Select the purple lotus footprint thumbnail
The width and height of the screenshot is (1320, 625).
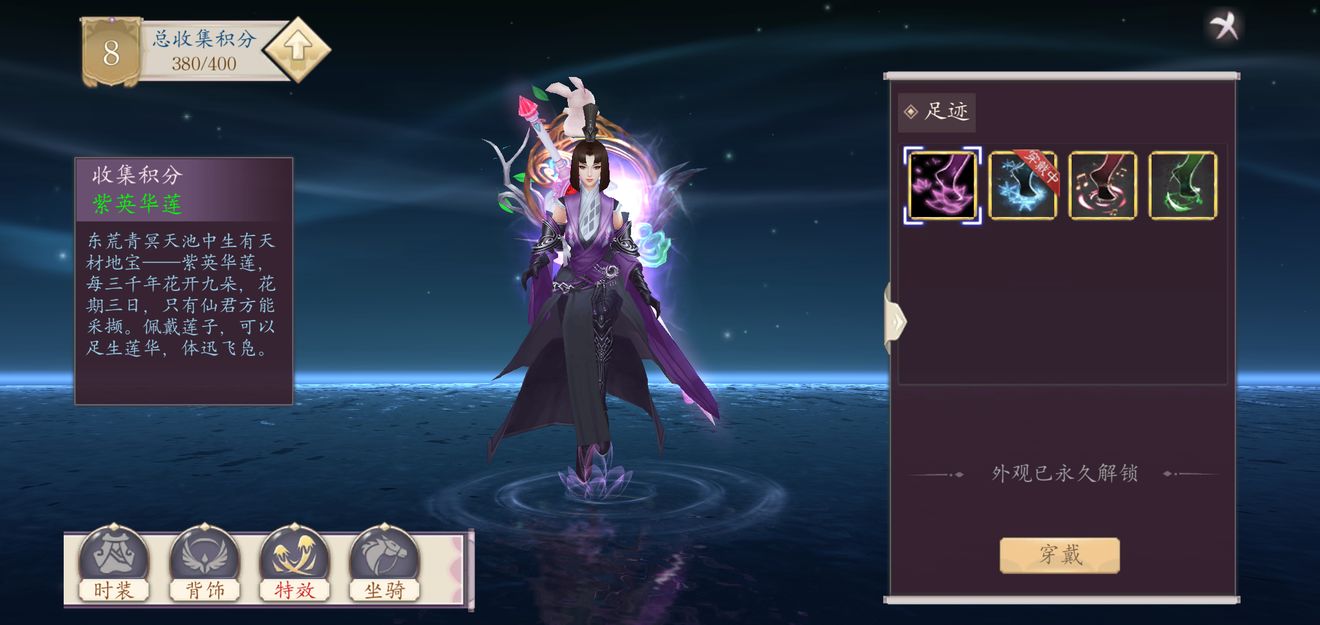coord(942,185)
